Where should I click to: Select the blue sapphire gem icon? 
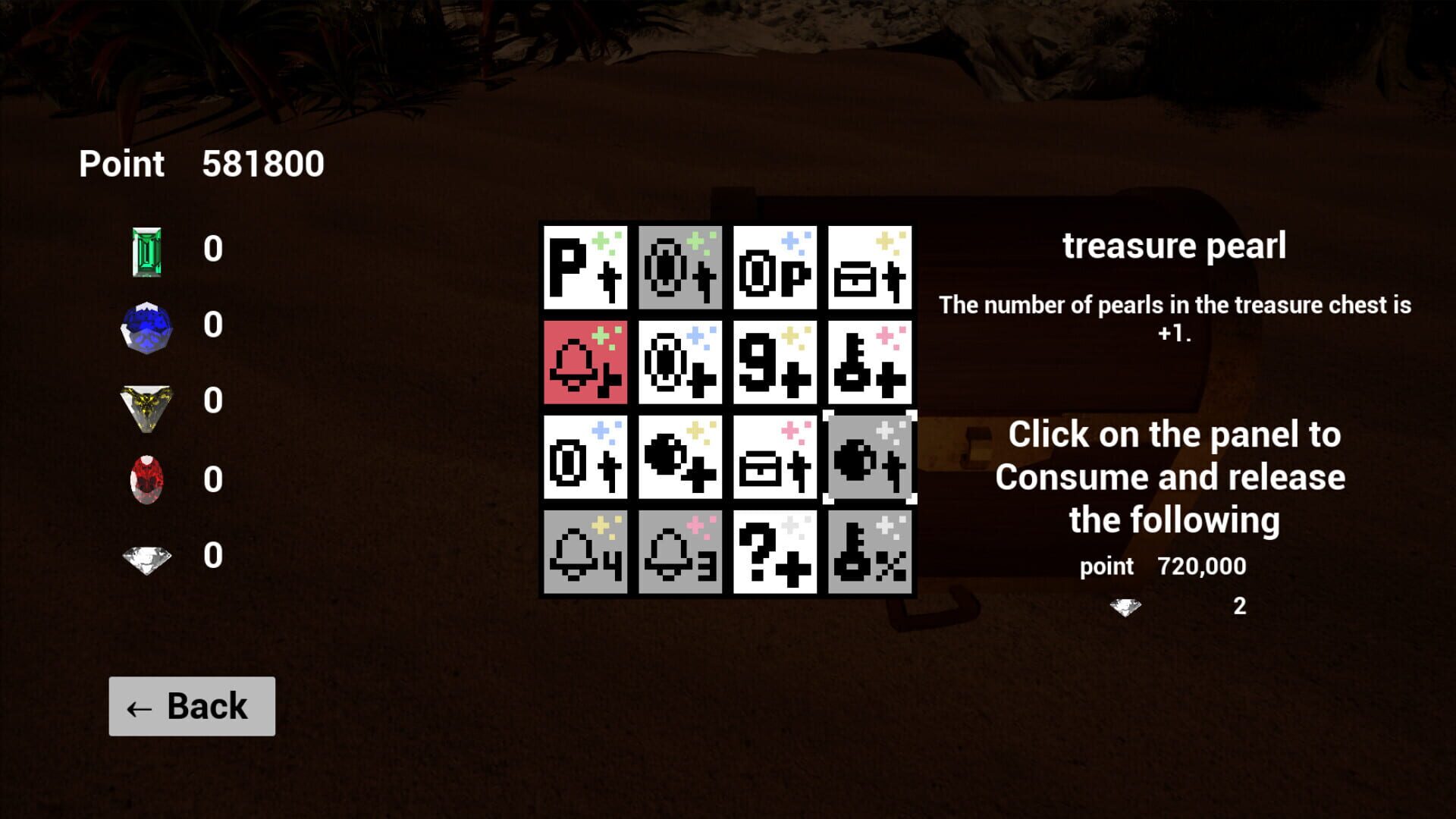(x=146, y=325)
